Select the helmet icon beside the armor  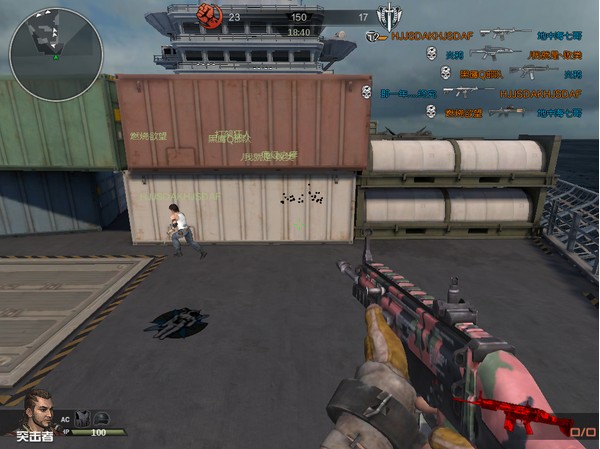pyautogui.click(x=100, y=418)
